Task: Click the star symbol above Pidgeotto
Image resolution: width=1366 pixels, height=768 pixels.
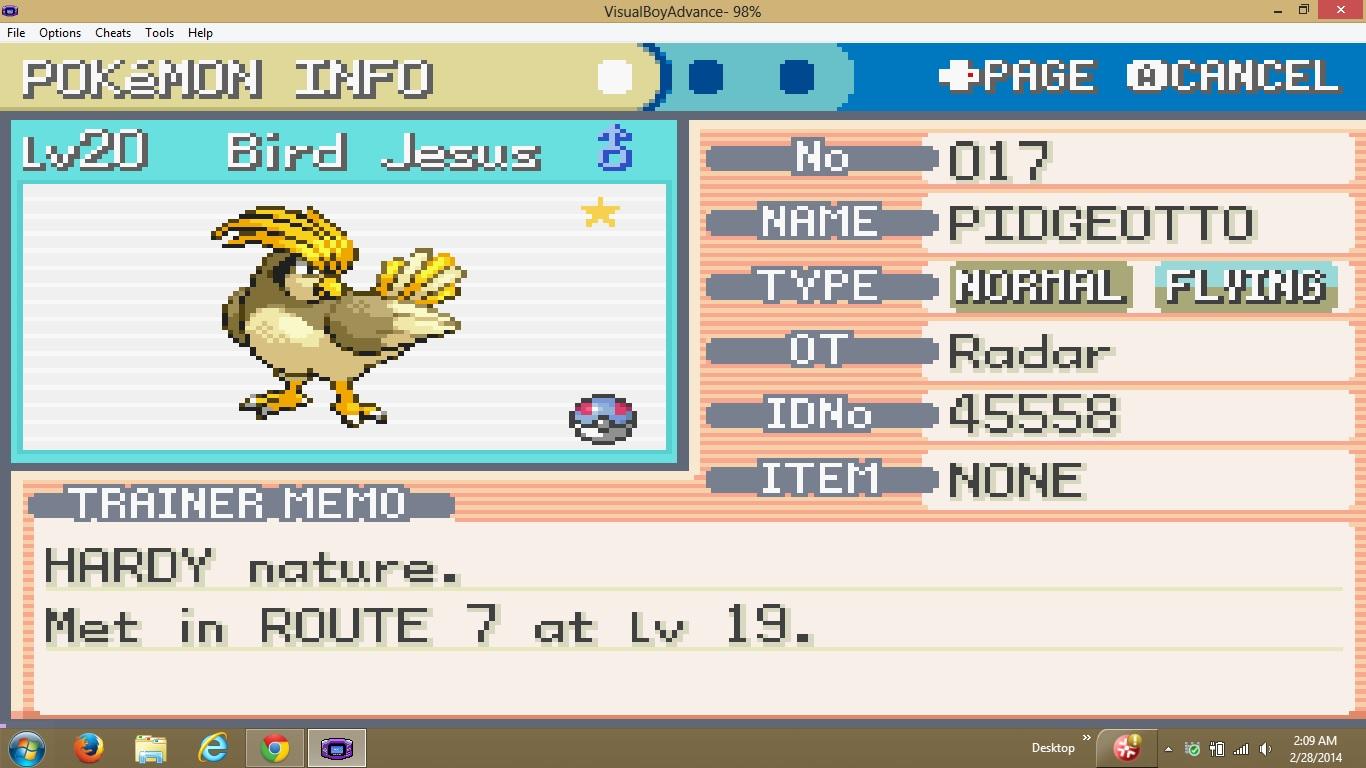Action: pos(601,212)
